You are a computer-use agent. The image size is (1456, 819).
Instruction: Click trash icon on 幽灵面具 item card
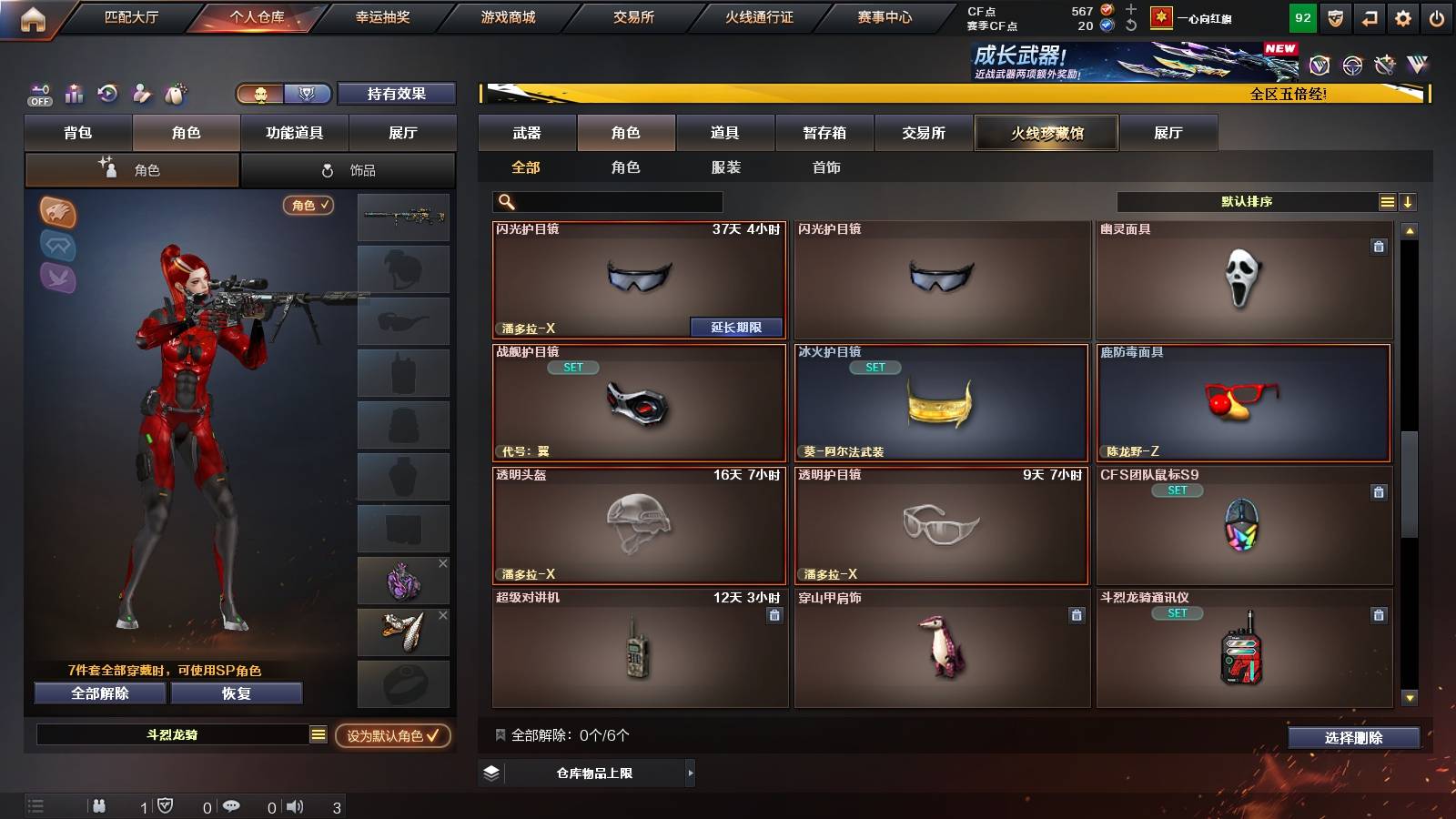click(x=1380, y=245)
